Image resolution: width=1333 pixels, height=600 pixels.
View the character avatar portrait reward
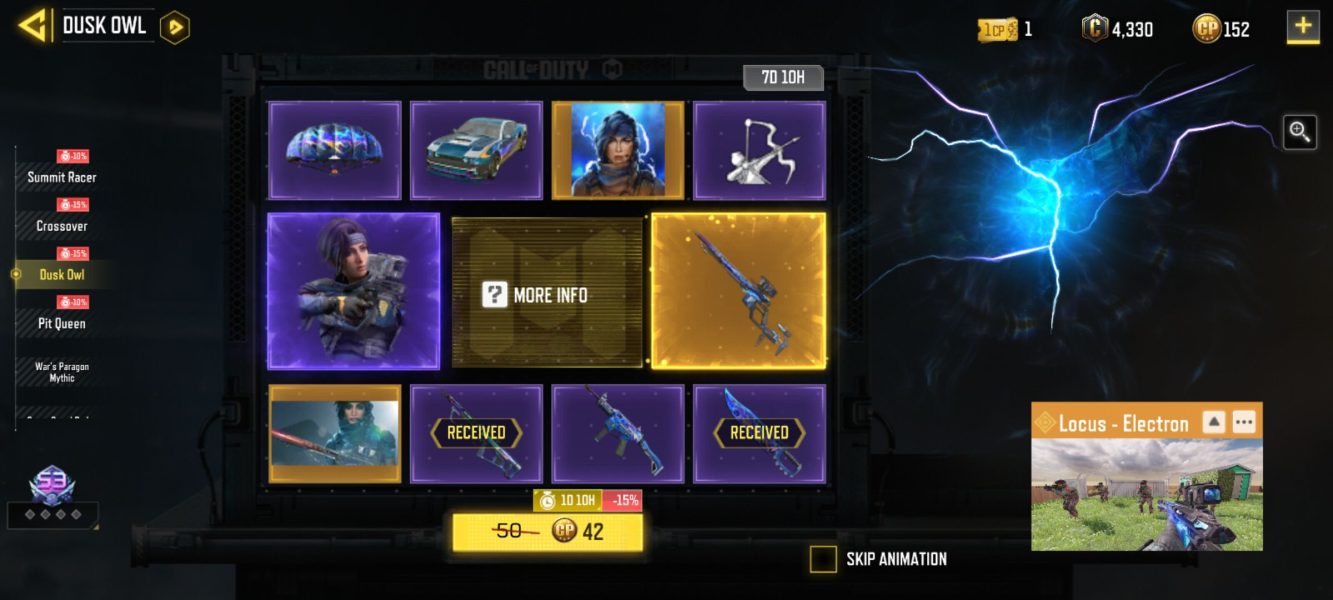(x=617, y=150)
